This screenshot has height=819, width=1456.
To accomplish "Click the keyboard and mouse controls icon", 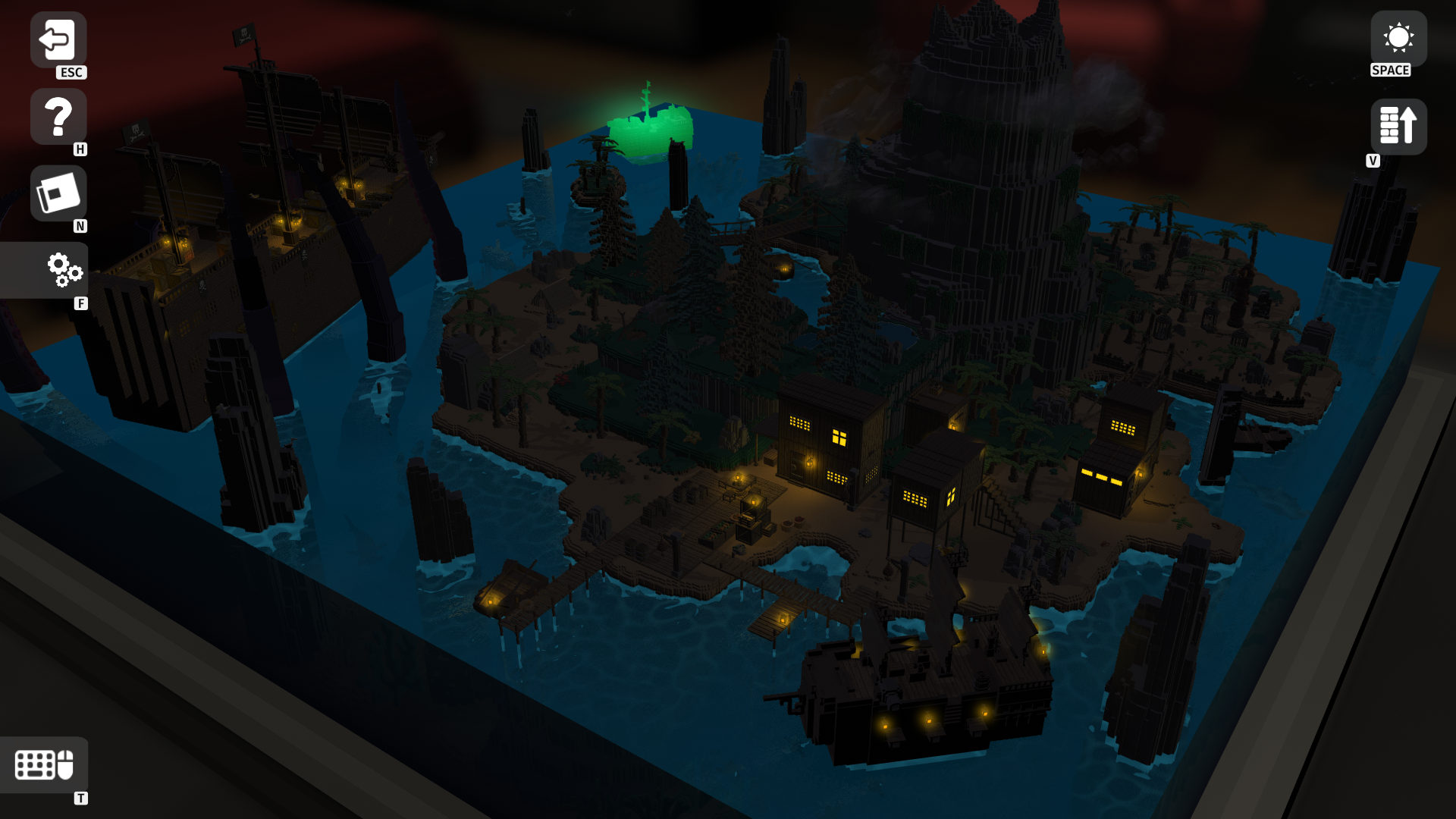I will click(45, 766).
